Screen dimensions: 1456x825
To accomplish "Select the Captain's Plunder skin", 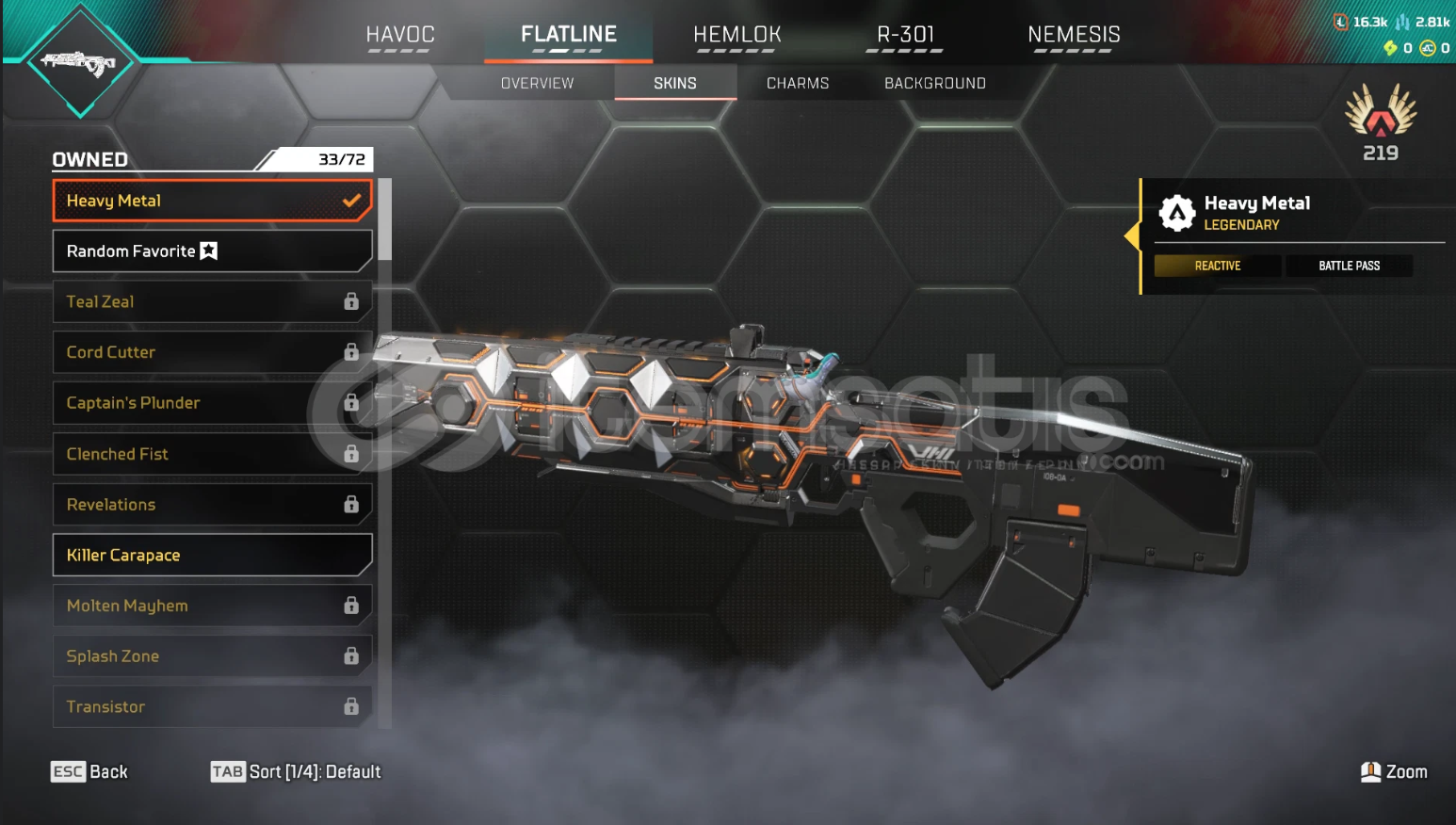I will [x=212, y=403].
